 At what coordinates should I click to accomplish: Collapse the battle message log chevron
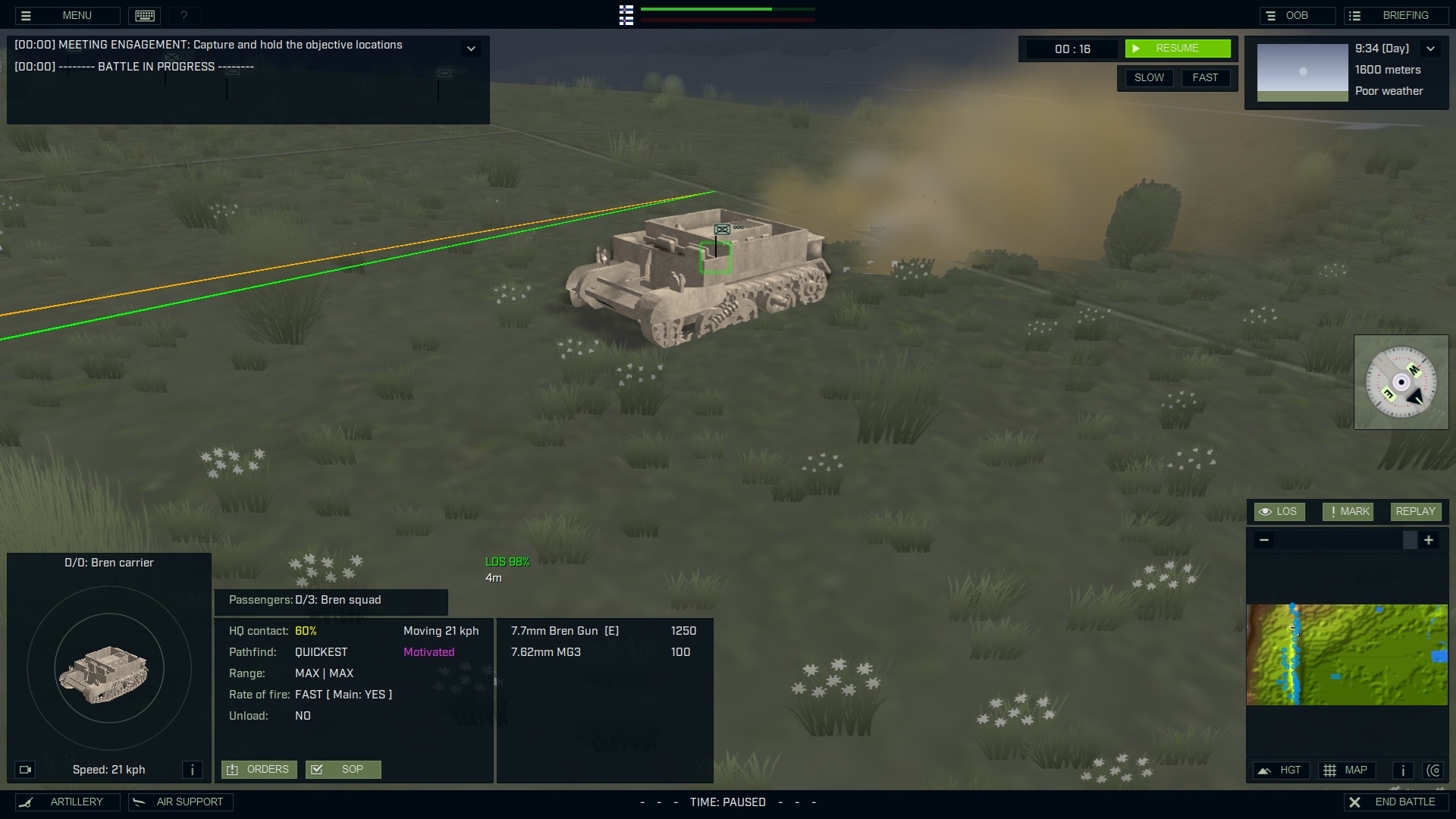[471, 48]
